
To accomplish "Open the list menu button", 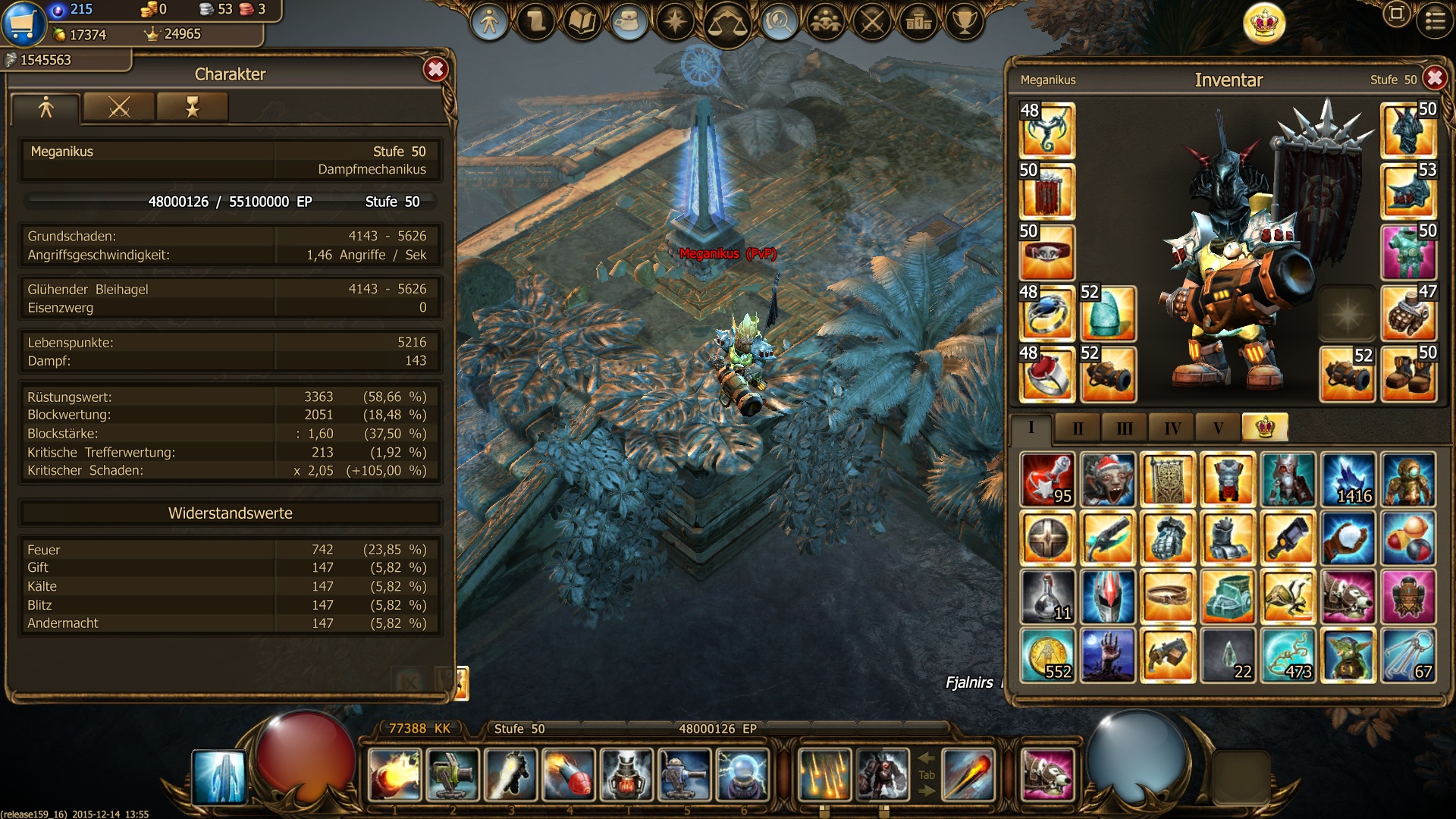I will pyautogui.click(x=1435, y=21).
